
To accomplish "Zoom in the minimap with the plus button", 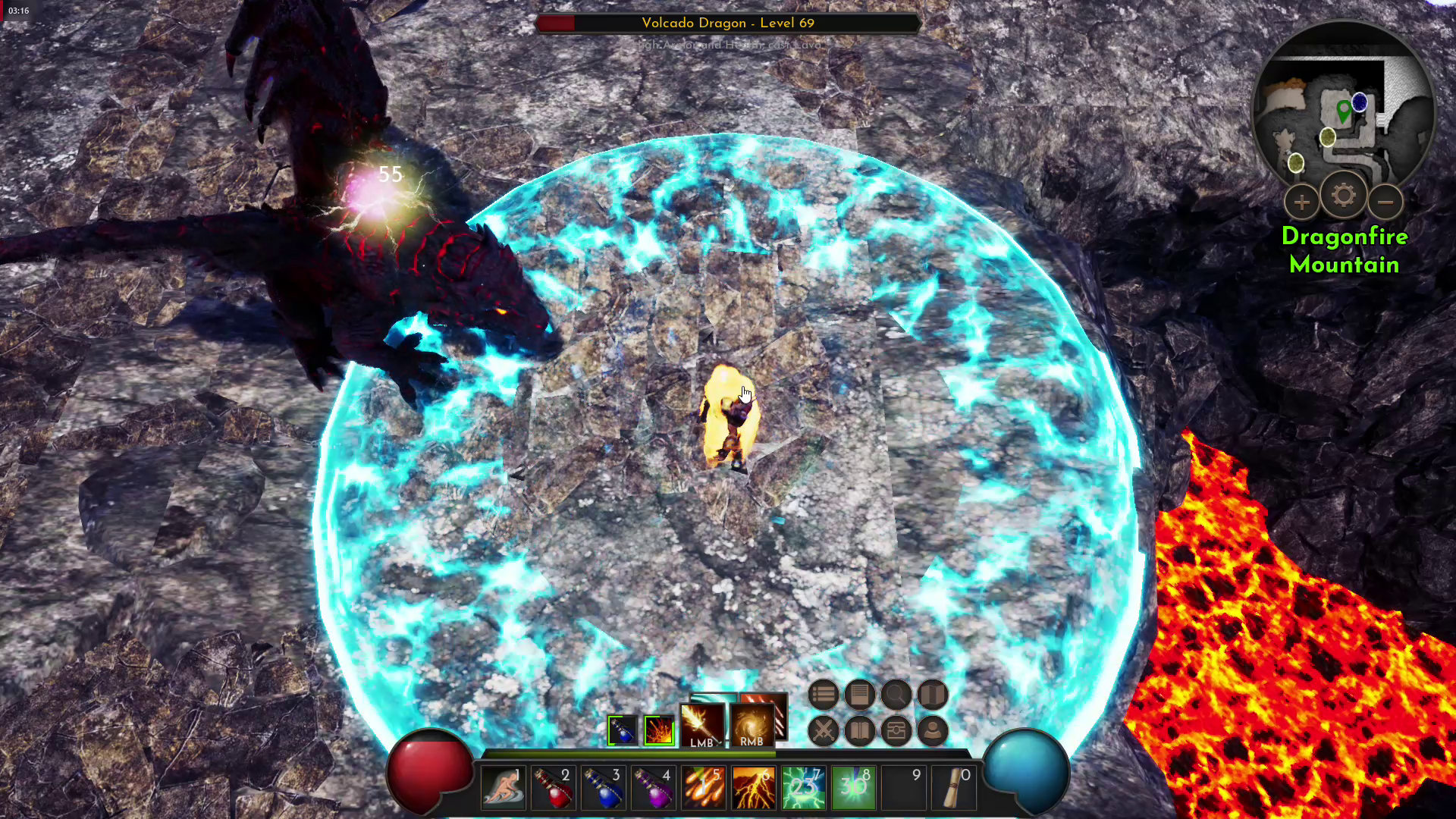I will coord(1301,202).
